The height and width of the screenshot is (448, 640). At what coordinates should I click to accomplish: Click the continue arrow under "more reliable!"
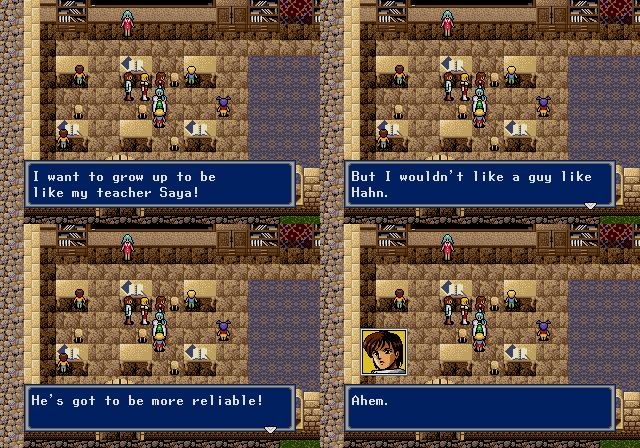click(x=269, y=429)
